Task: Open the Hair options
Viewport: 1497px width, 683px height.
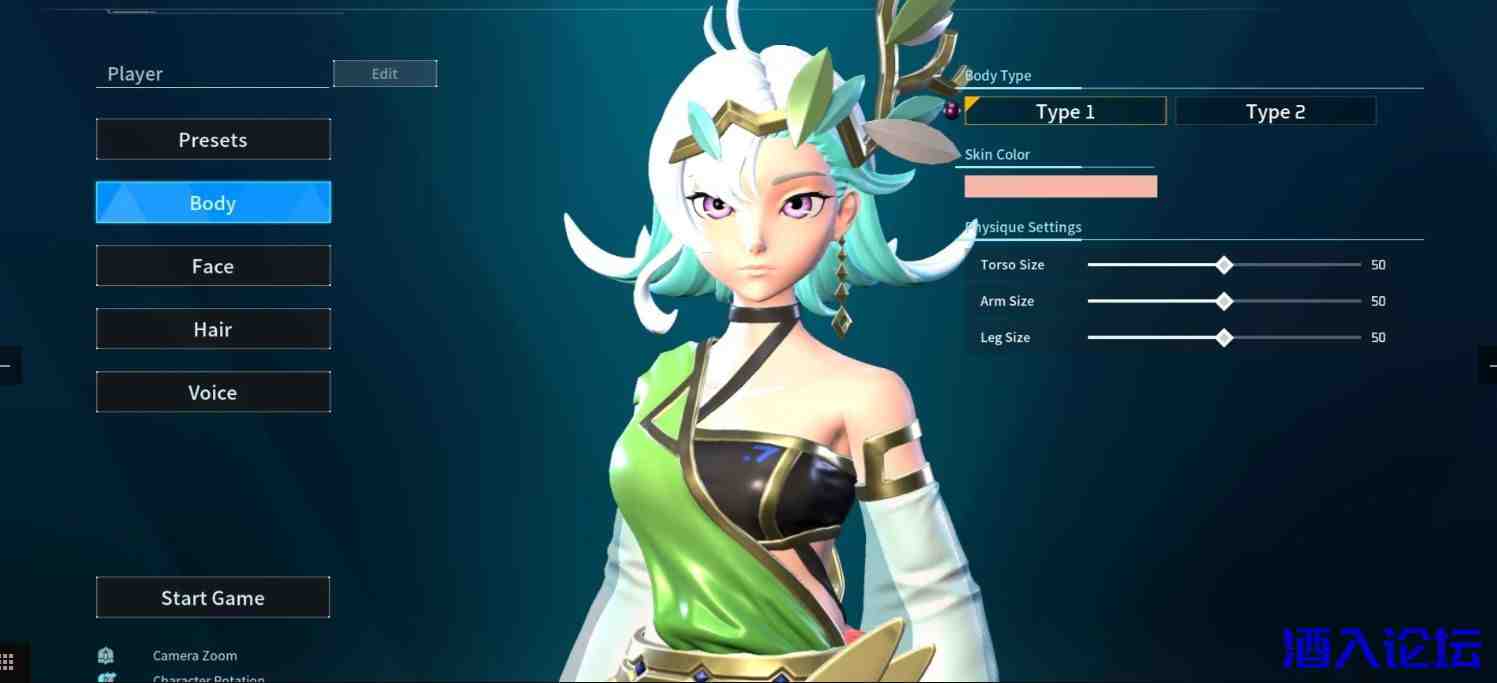Action: 213,329
